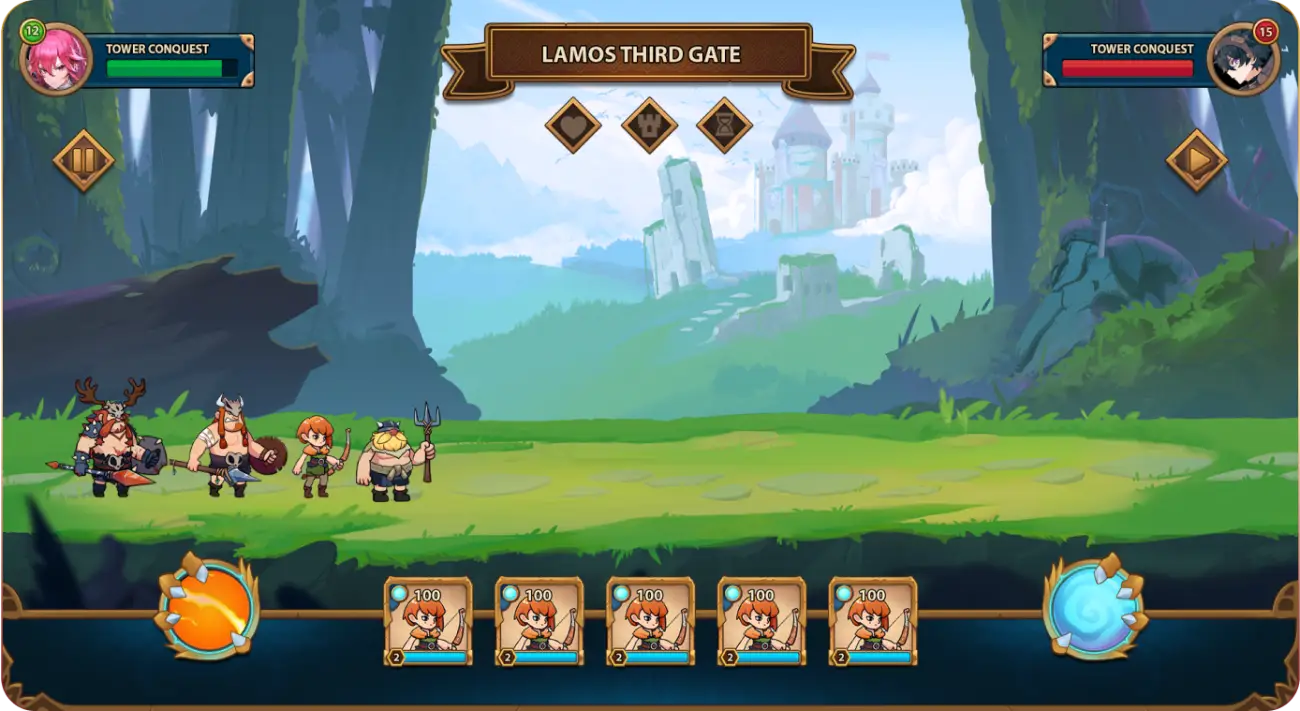Click the play arrow diamond button
Image resolution: width=1300 pixels, height=711 pixels.
[x=1196, y=160]
